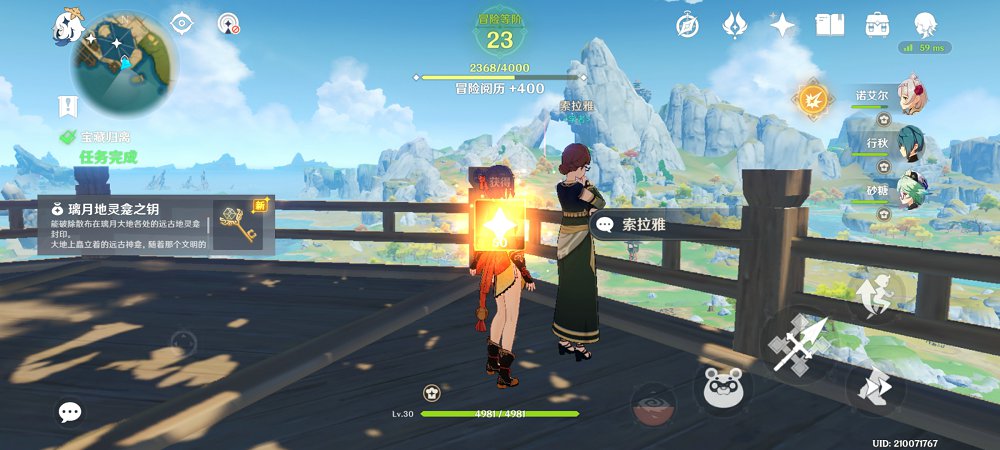Viewport: 1000px width, 450px height.
Task: Switch to party member 诺艾尔
Action: point(908,96)
